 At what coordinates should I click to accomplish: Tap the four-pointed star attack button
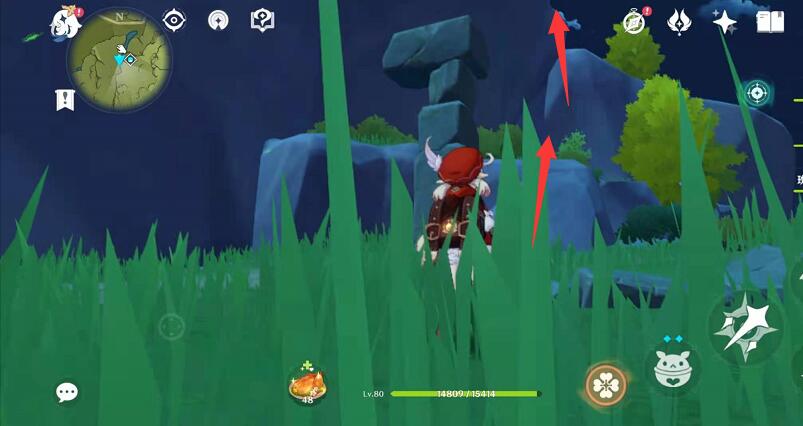click(744, 327)
